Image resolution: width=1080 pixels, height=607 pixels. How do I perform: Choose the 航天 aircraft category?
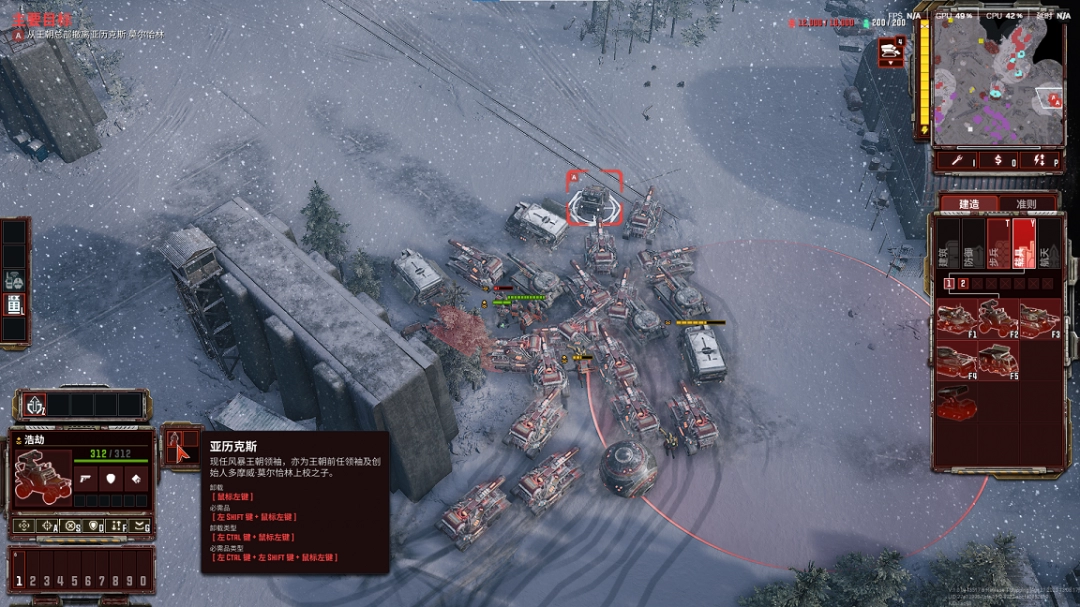pos(1048,244)
